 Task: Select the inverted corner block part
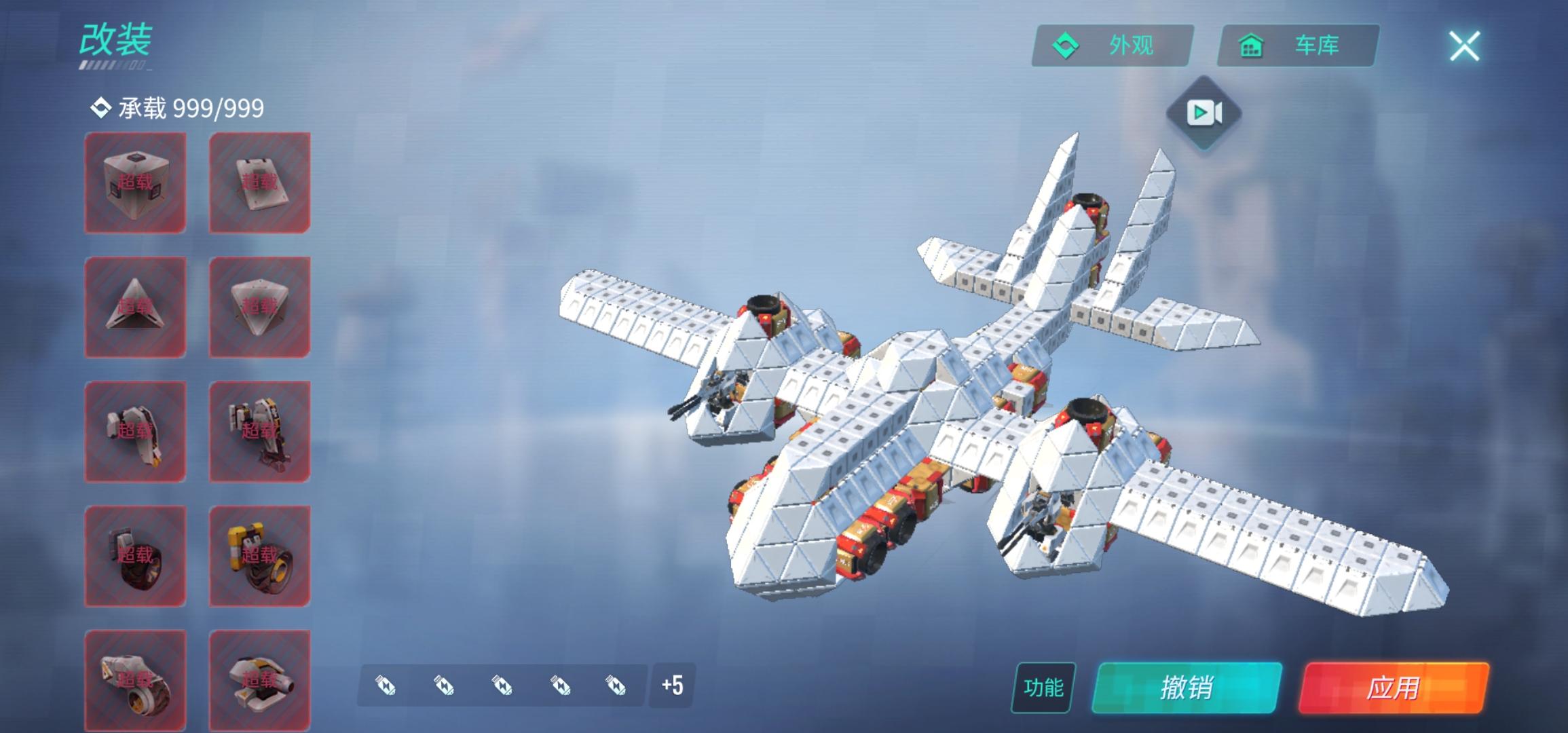click(x=259, y=307)
